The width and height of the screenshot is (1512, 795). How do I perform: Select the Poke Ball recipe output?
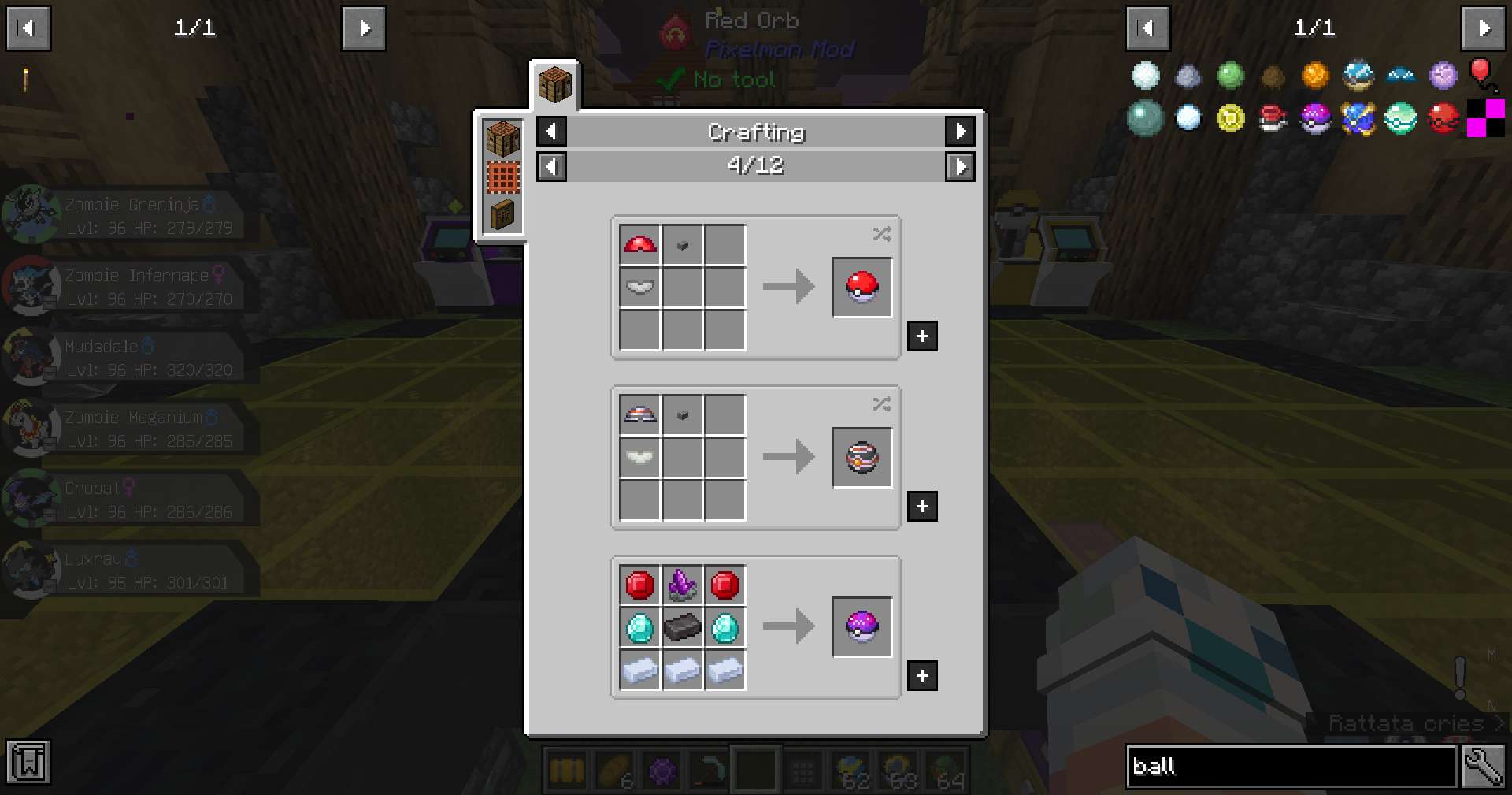pyautogui.click(x=862, y=286)
